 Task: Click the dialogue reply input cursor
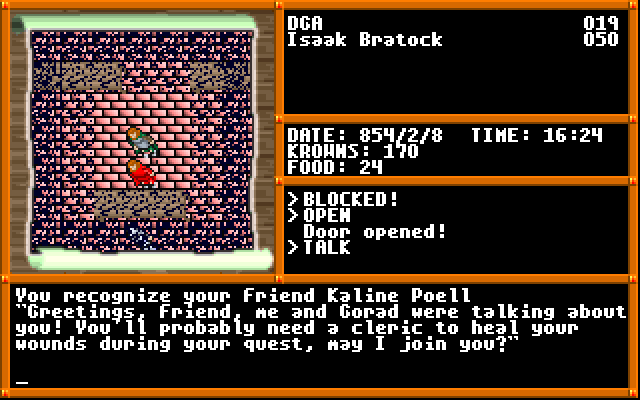pyautogui.click(x=23, y=381)
